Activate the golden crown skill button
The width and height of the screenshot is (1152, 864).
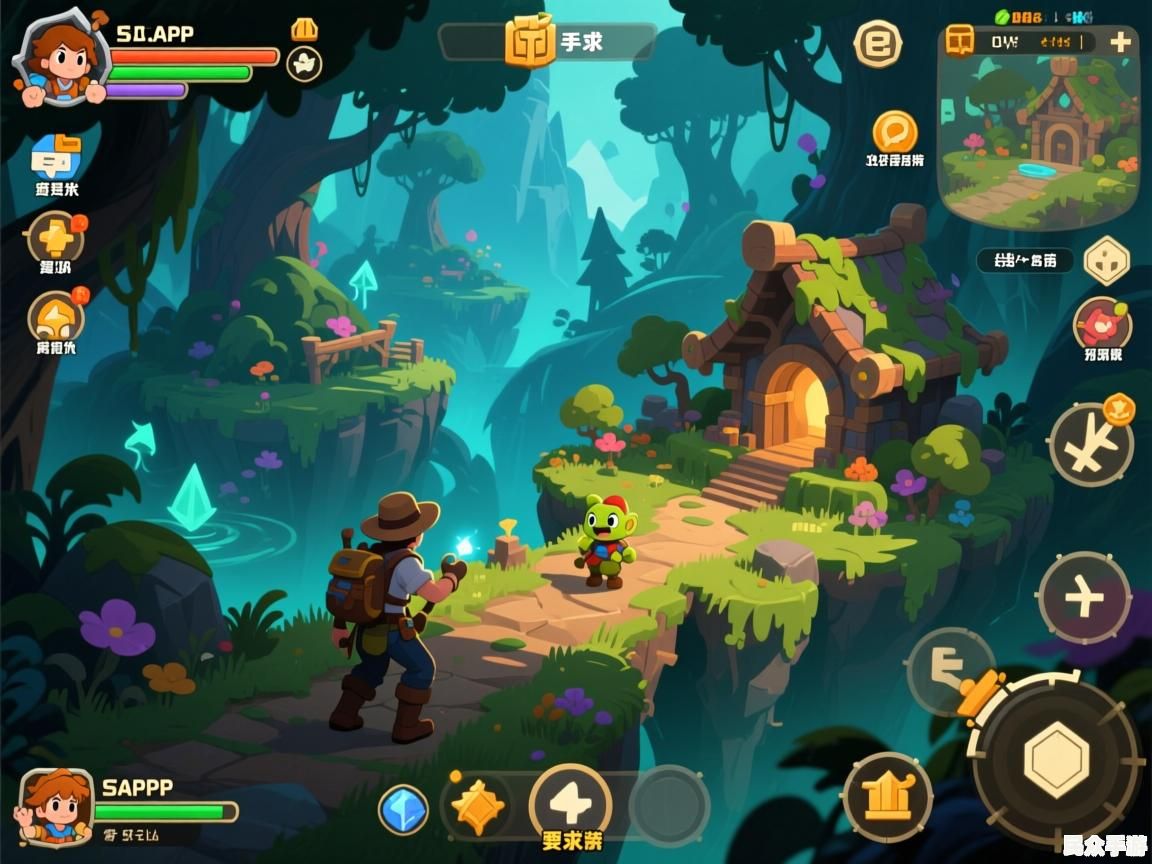coord(887,797)
